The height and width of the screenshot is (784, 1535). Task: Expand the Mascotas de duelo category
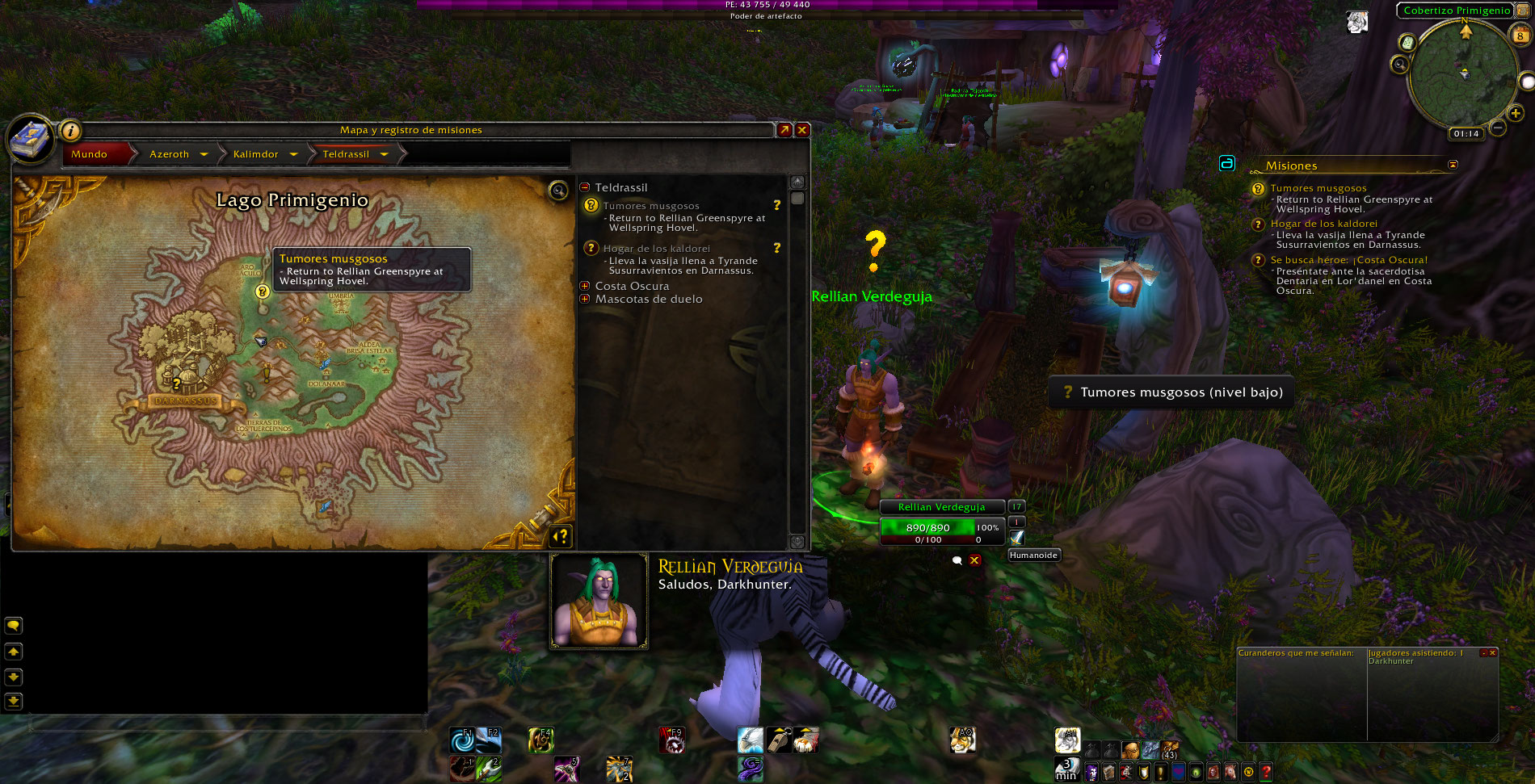585,299
